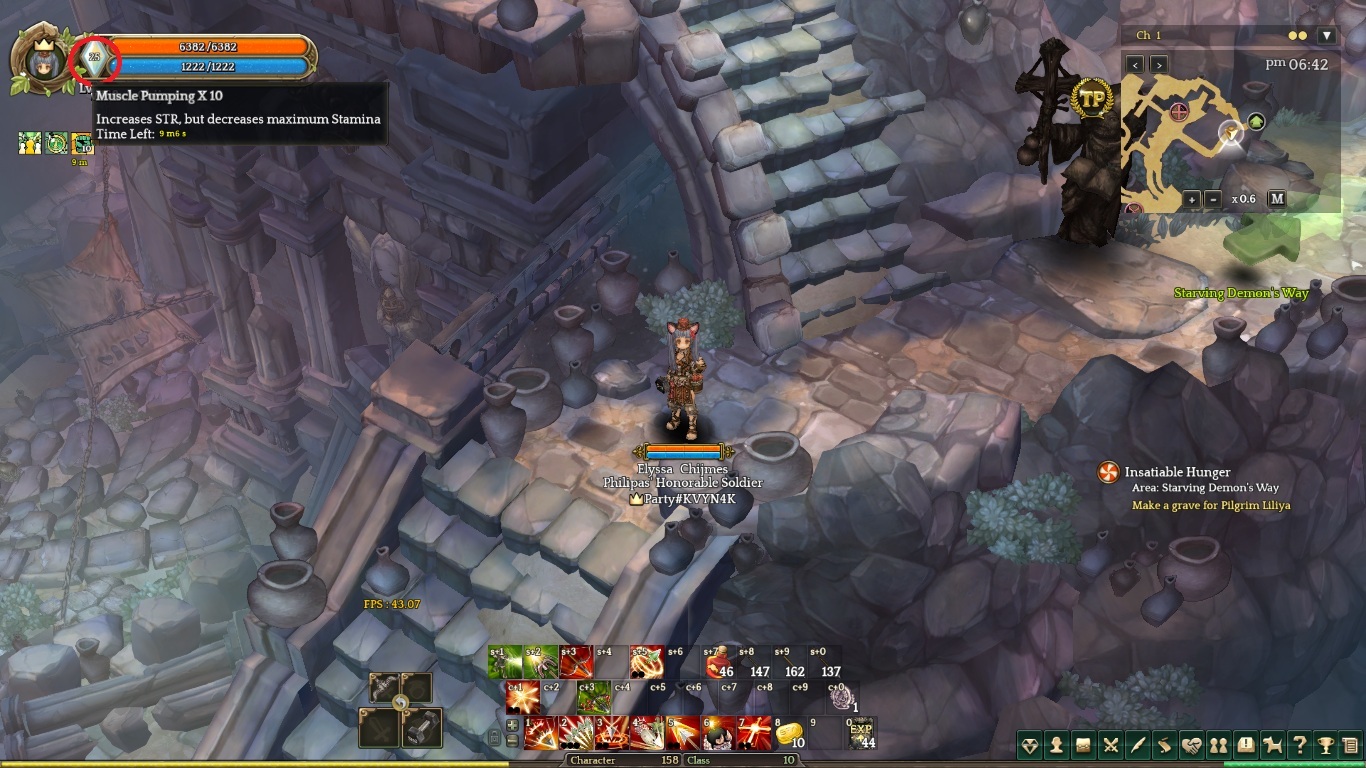The height and width of the screenshot is (768, 1366).
Task: Click the weapon swap circular arrow
Action: point(401,703)
